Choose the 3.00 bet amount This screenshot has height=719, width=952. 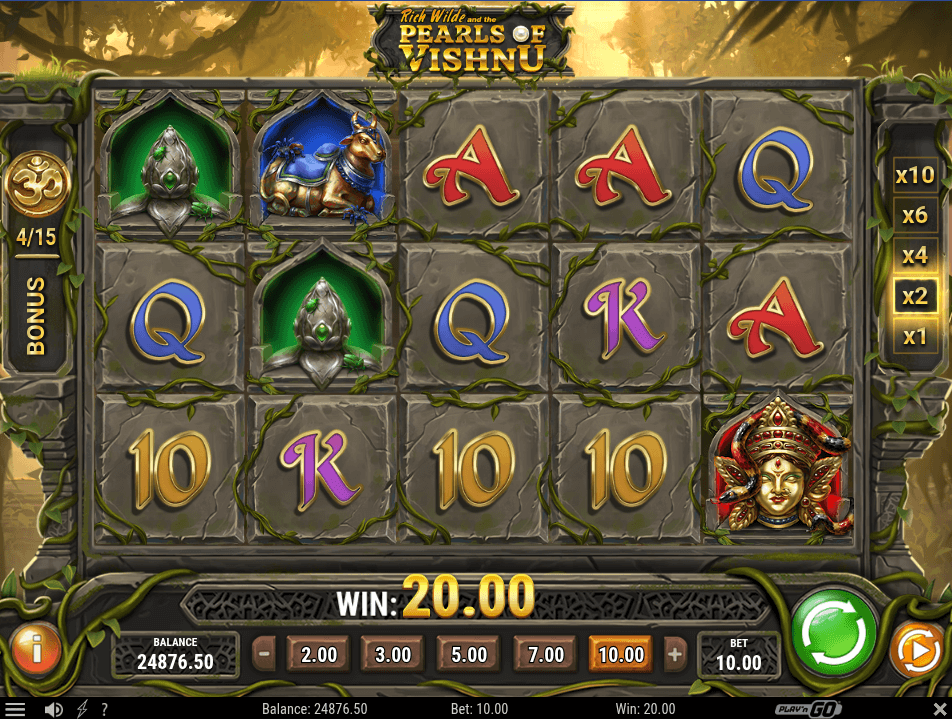393,655
